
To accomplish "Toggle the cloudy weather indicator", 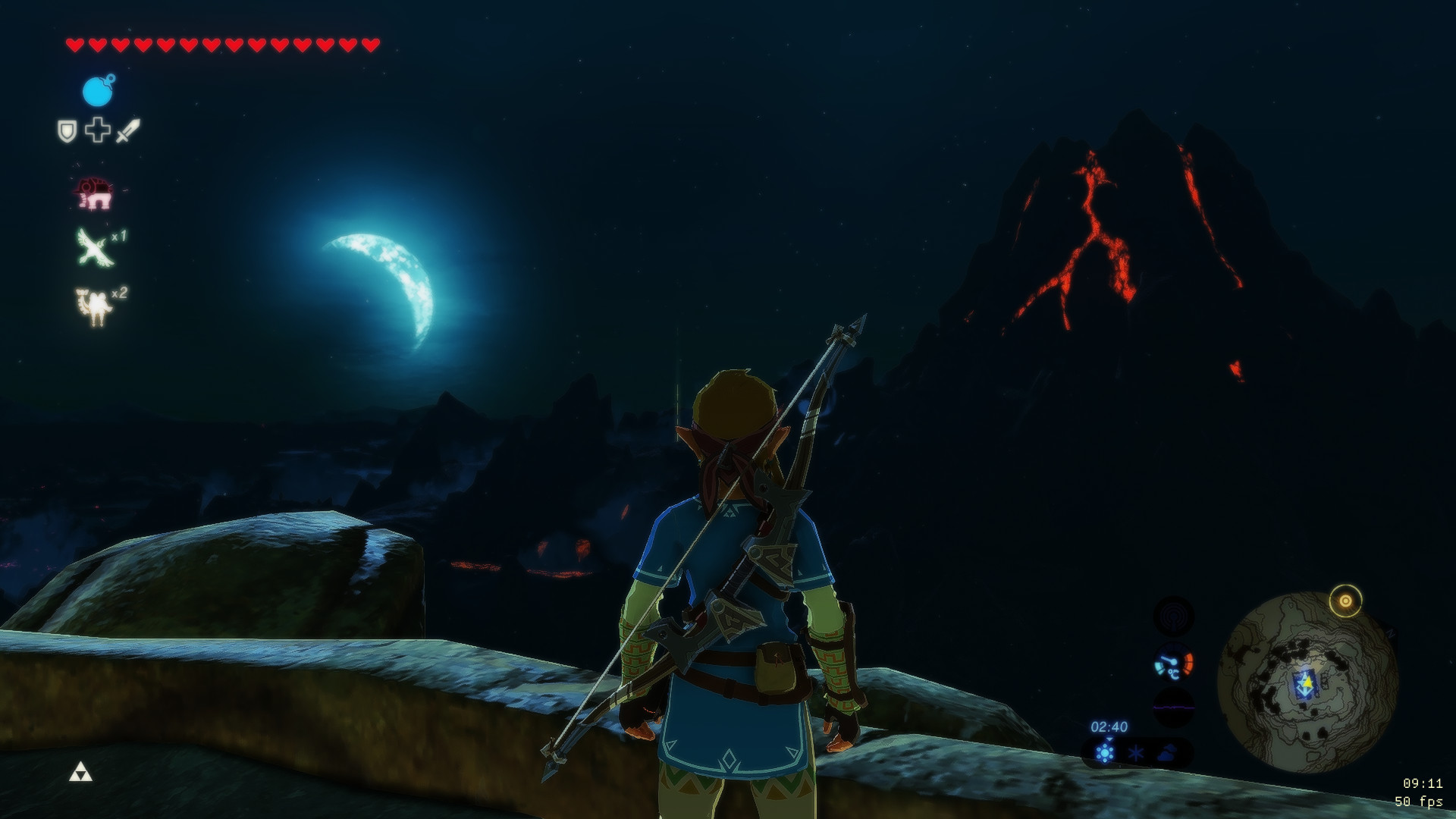I will [1166, 753].
